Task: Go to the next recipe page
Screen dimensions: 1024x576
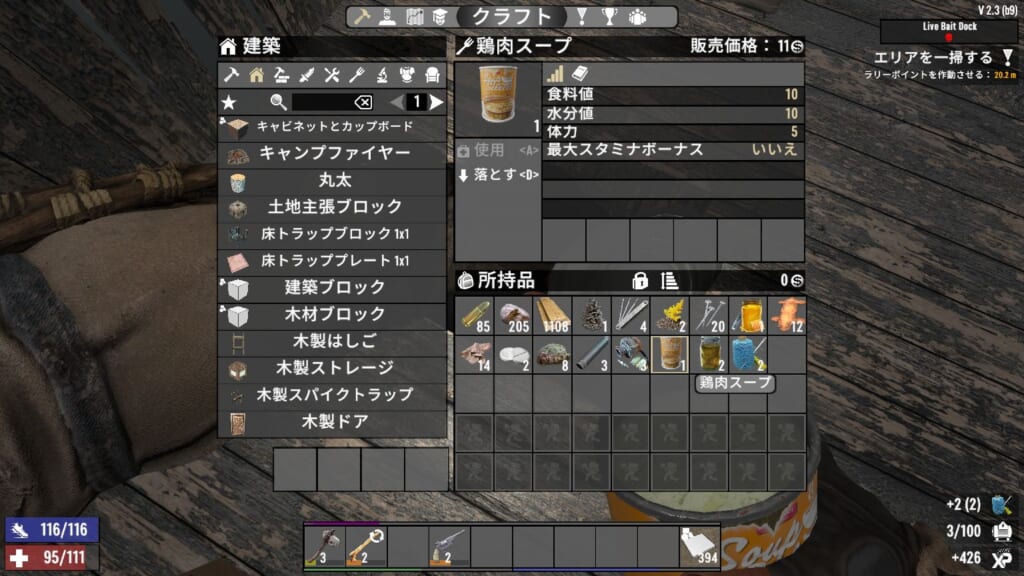Action: coord(436,102)
